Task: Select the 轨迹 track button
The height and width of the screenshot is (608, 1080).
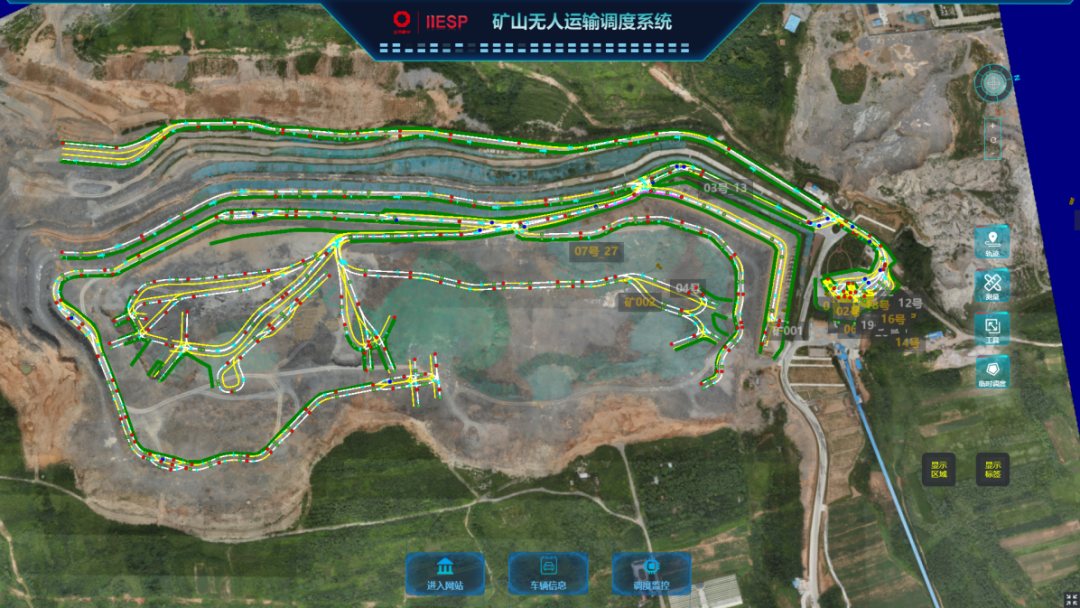Action: [992, 243]
